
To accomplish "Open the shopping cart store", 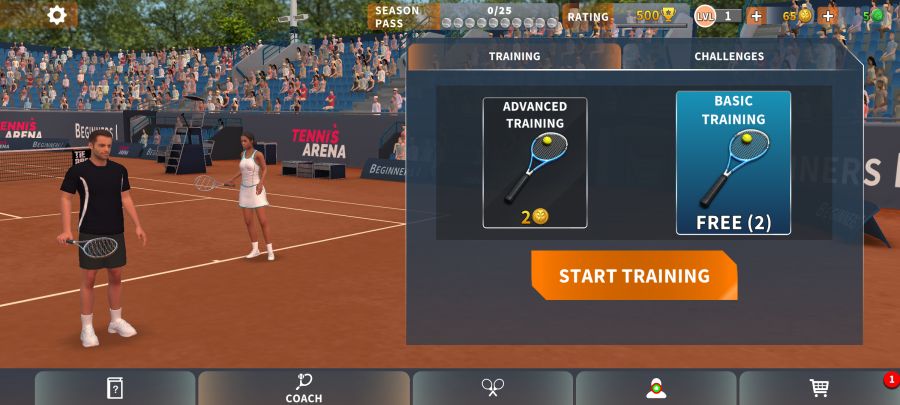I will point(819,388).
